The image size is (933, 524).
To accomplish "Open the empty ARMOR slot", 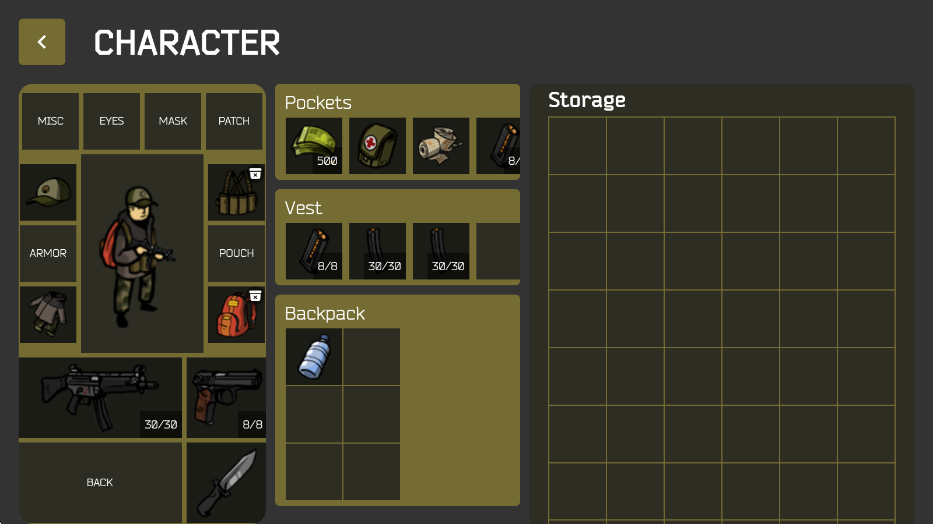I will pyautogui.click(x=48, y=253).
